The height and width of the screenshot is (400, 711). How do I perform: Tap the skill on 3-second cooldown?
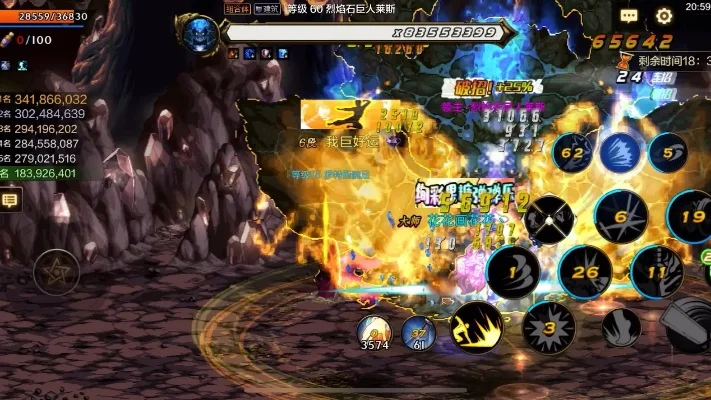549,327
